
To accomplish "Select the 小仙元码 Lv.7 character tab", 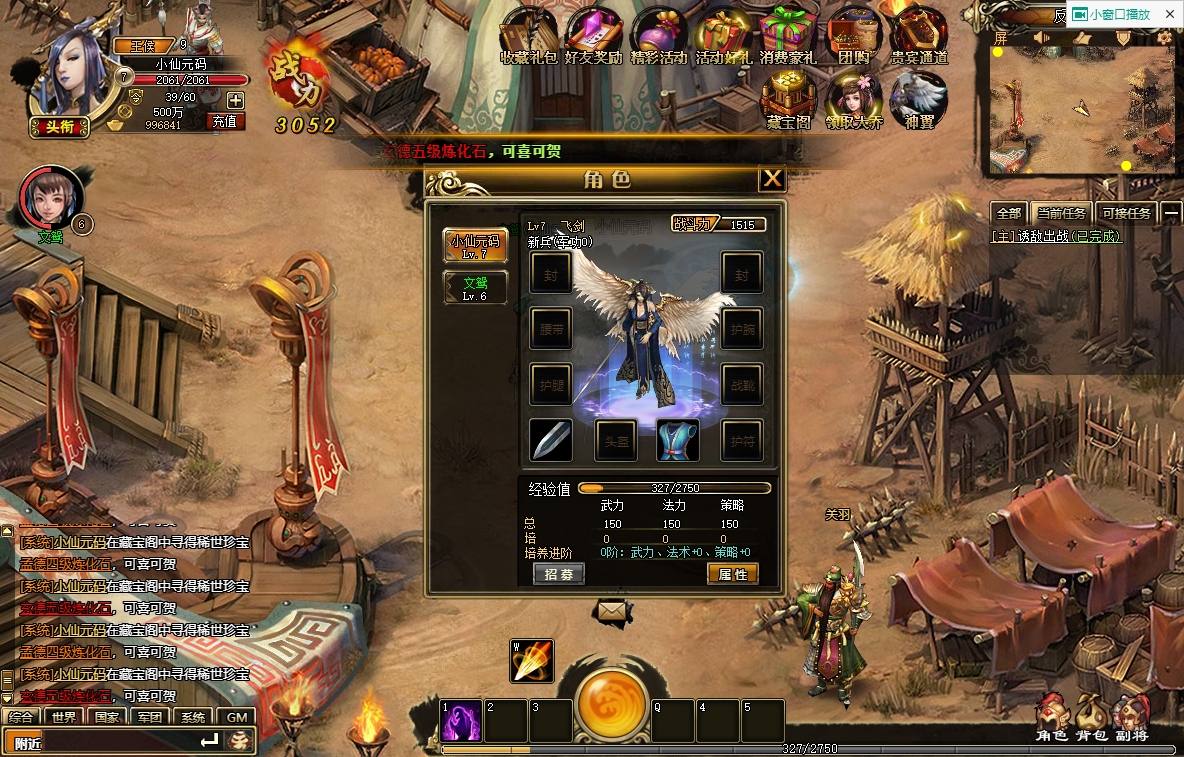I will point(475,246).
